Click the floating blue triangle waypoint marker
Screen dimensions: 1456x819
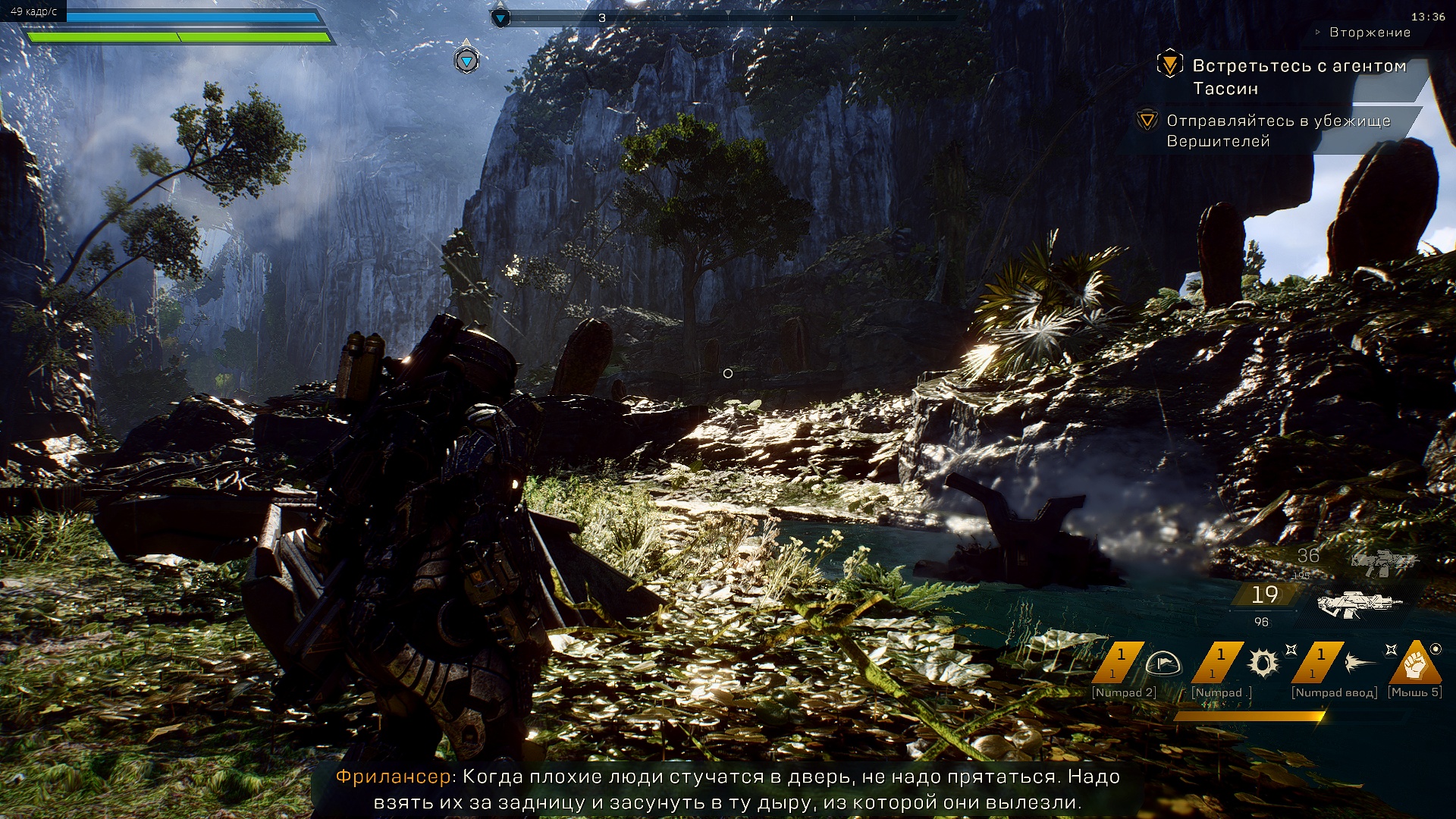coord(466,60)
